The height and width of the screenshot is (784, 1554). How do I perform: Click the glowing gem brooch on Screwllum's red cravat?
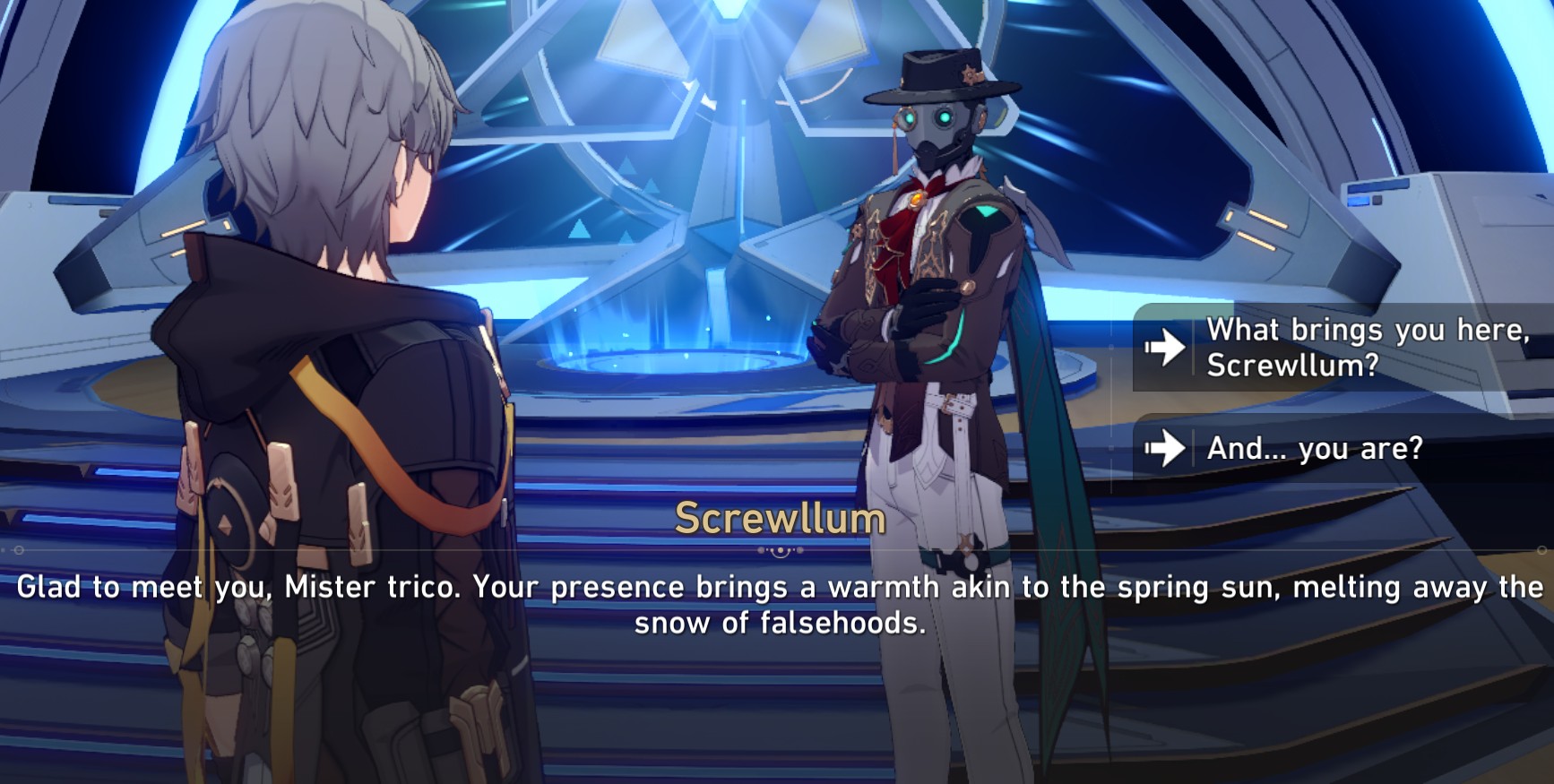[x=917, y=198]
